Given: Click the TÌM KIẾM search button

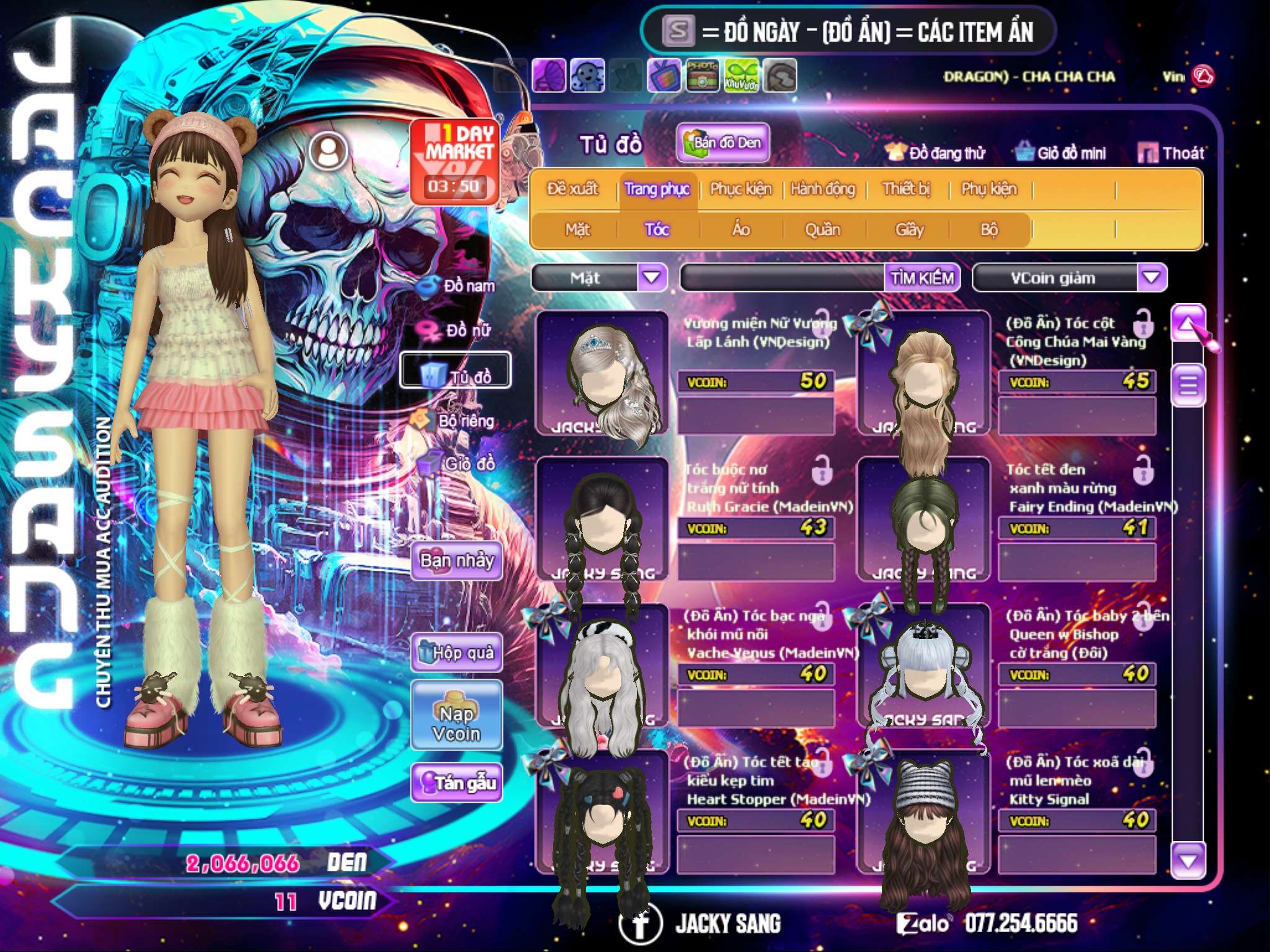Looking at the screenshot, I should click(922, 278).
